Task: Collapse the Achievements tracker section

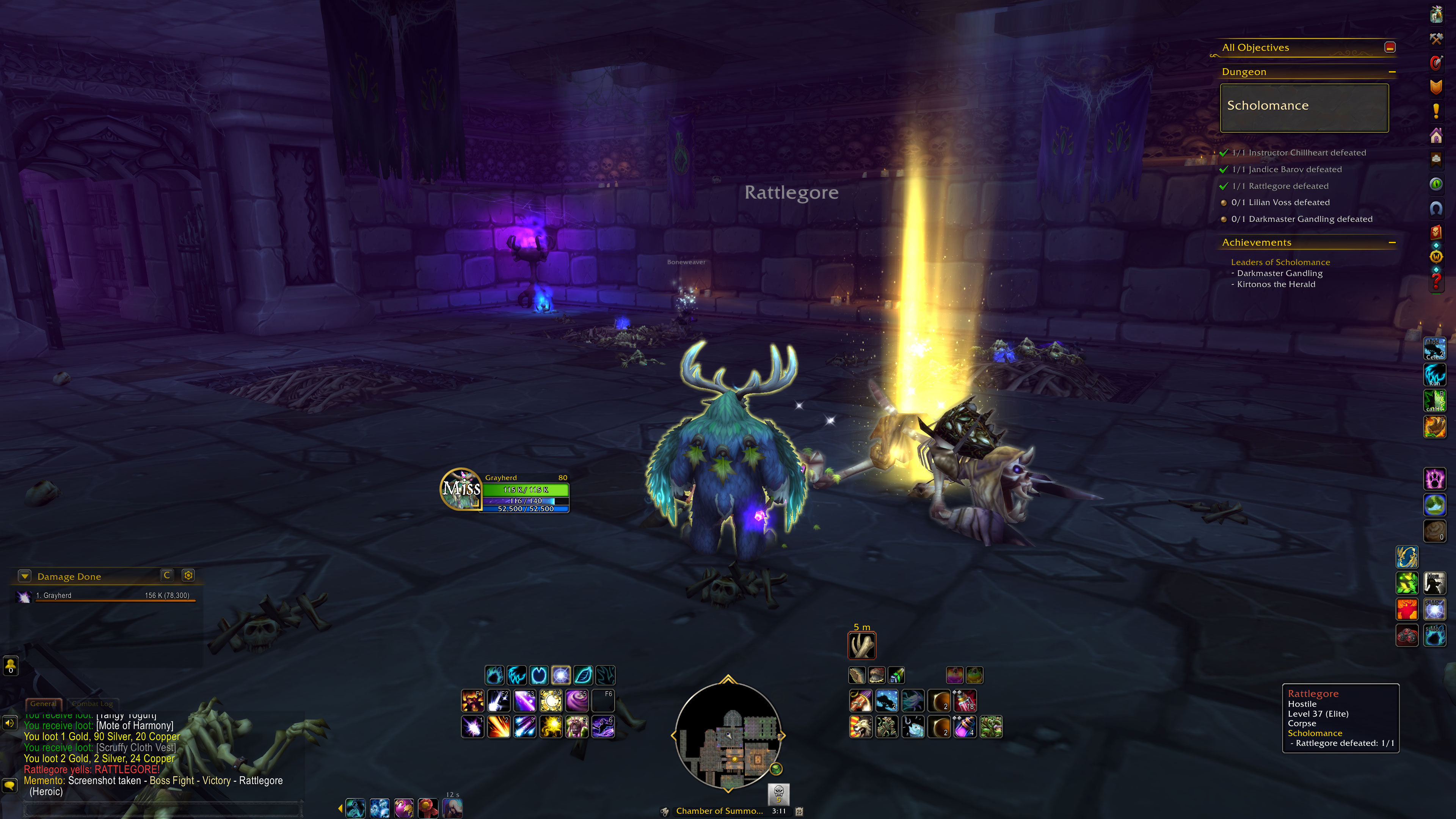Action: (x=1392, y=243)
